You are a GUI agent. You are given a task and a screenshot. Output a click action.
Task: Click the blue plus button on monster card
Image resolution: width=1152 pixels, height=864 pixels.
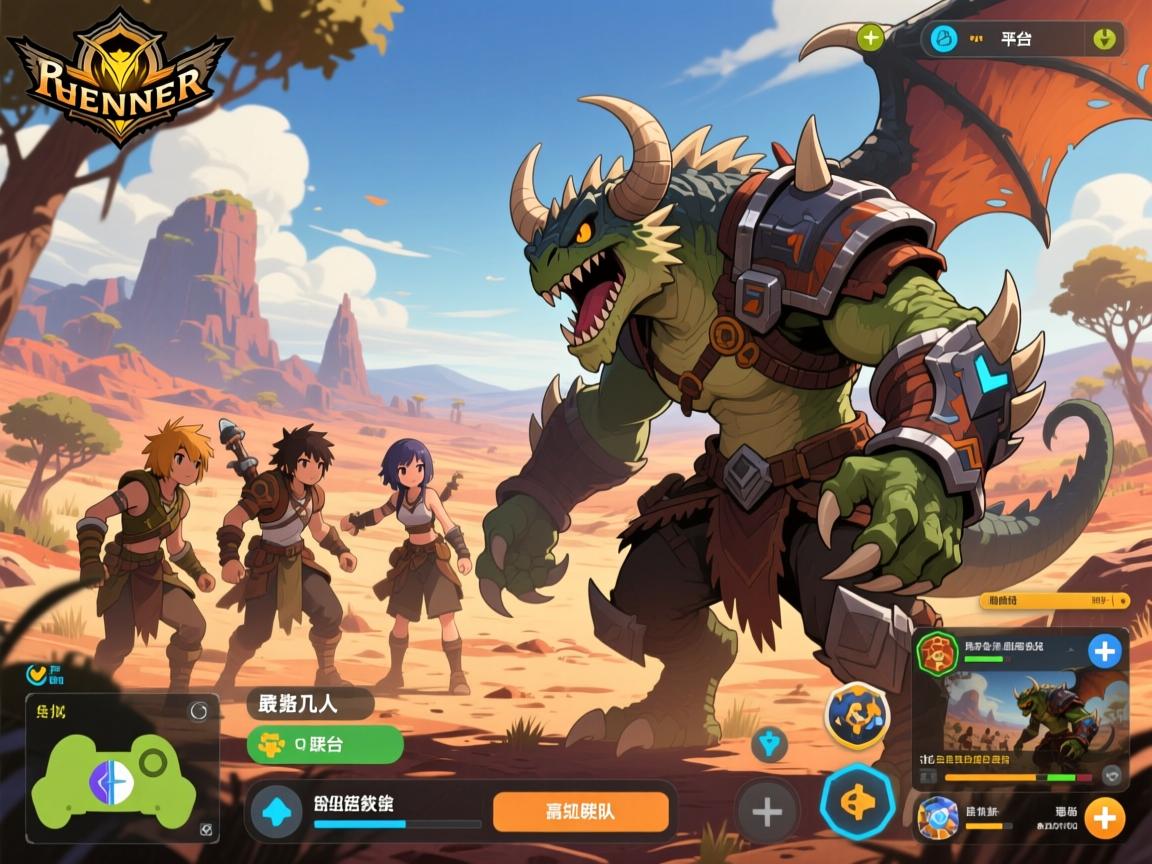(x=1104, y=652)
